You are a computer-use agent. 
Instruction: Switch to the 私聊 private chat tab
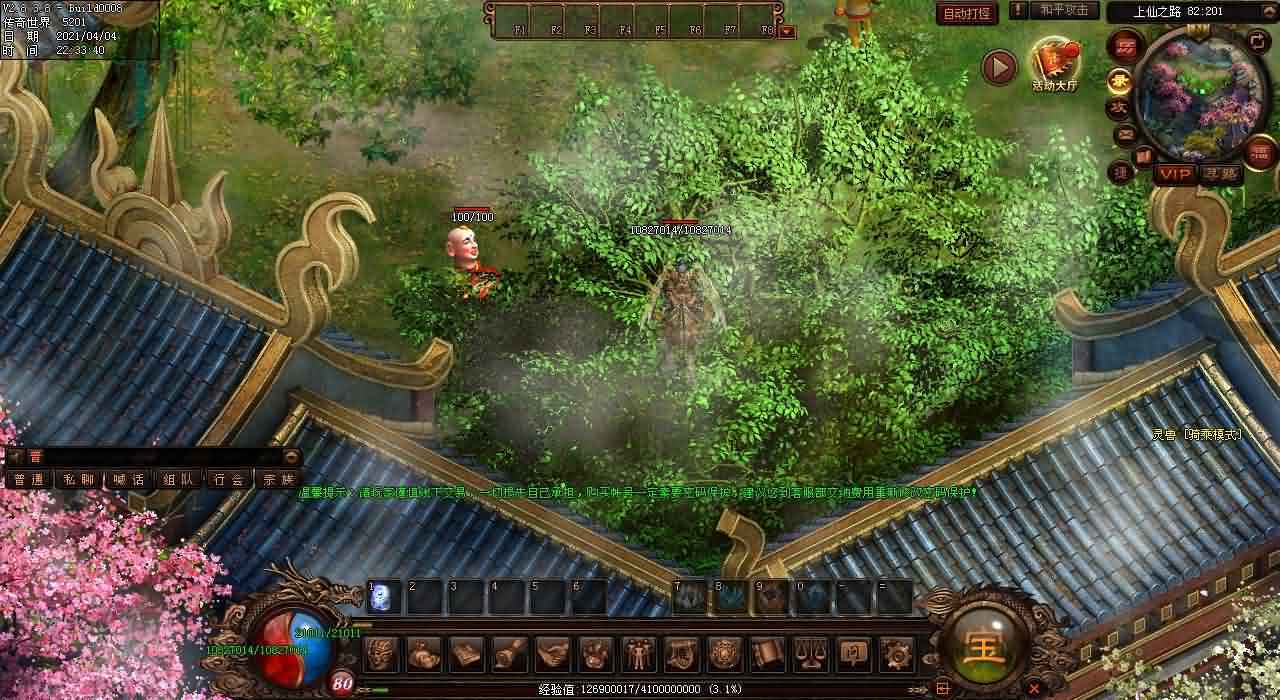[x=79, y=479]
